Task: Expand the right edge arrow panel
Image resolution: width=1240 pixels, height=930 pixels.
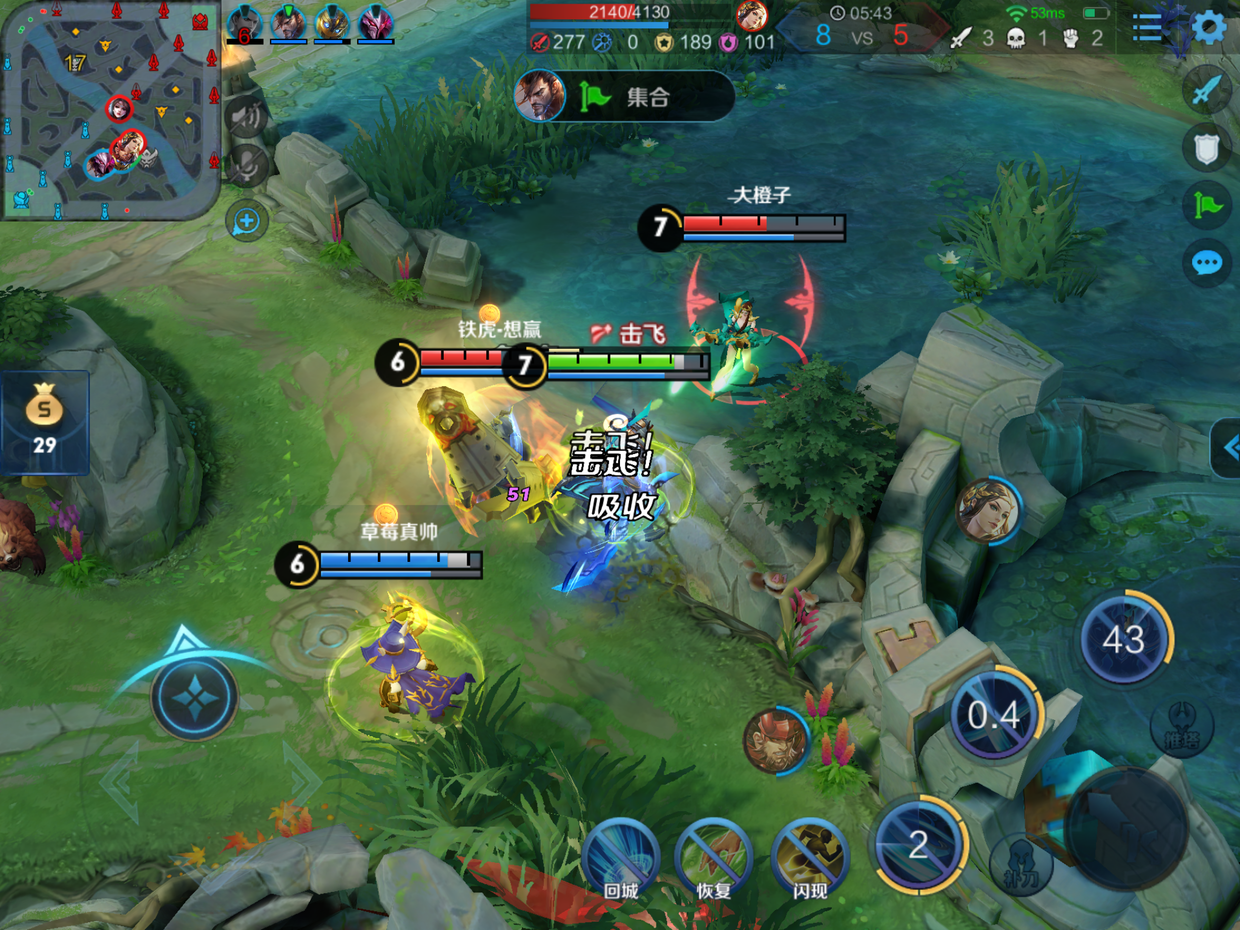Action: (x=1228, y=448)
